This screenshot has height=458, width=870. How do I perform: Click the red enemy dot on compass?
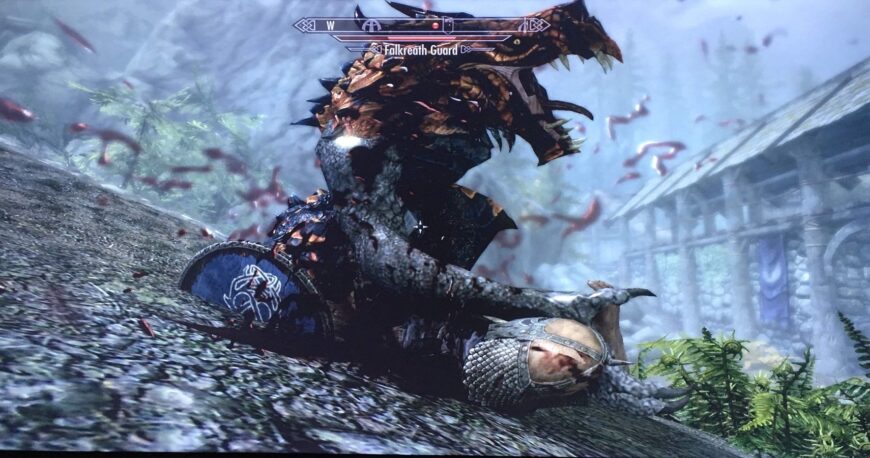435,26
